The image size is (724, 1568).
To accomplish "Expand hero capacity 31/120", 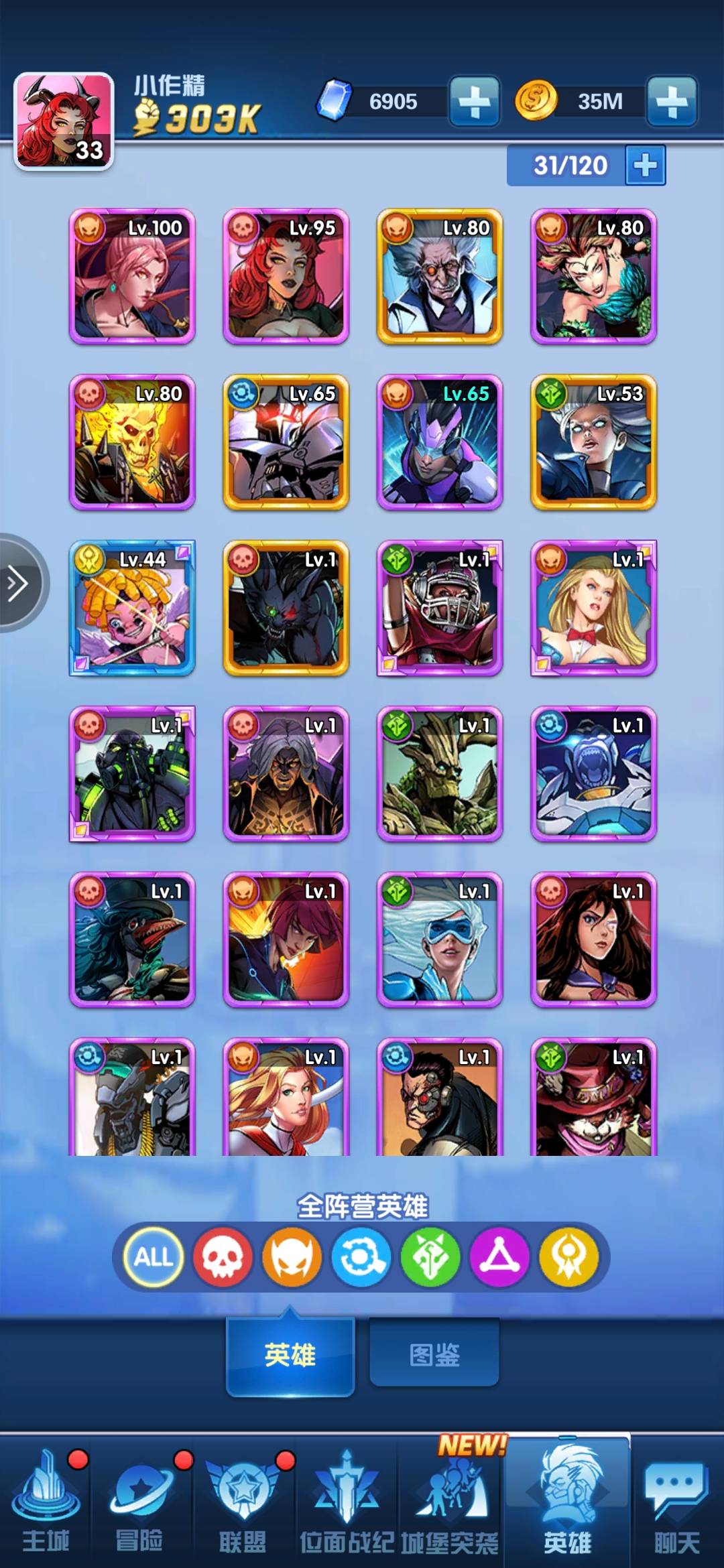I will 645,165.
